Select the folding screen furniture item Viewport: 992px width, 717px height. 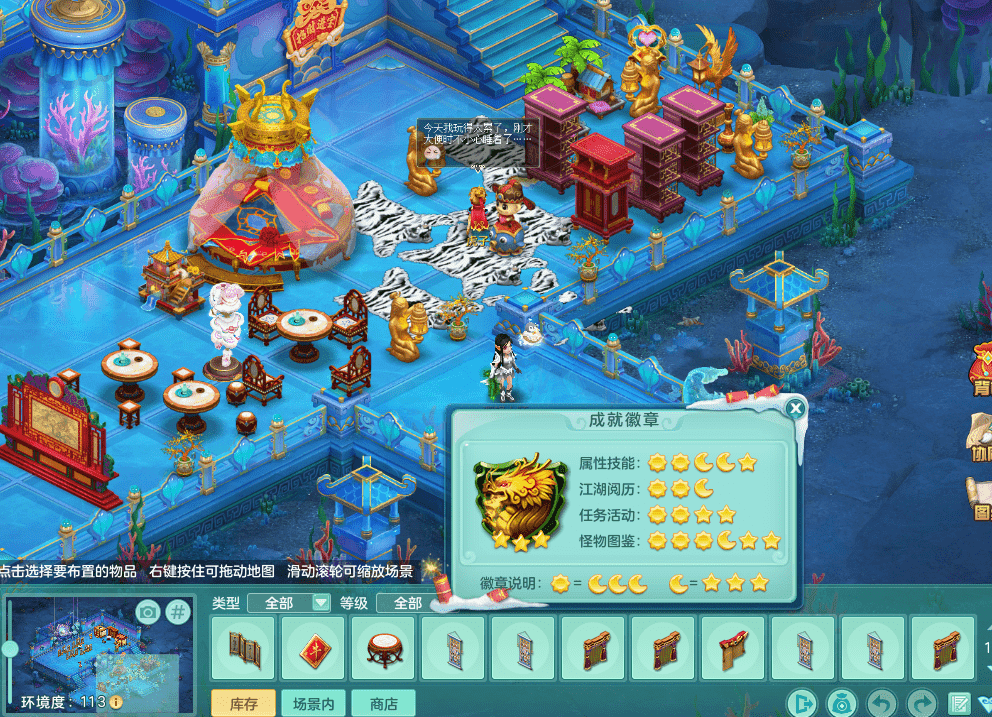click(x=244, y=649)
